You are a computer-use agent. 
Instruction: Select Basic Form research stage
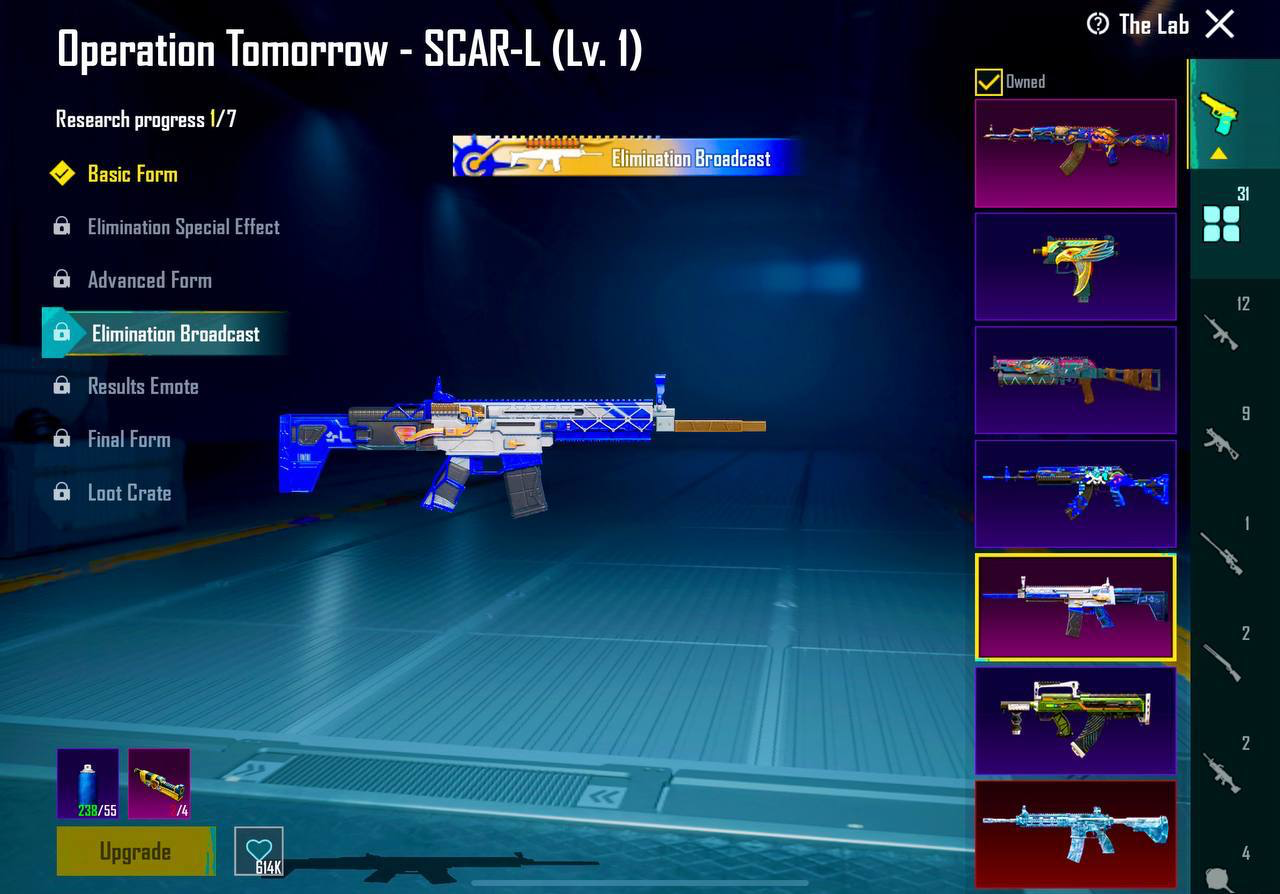click(x=132, y=174)
